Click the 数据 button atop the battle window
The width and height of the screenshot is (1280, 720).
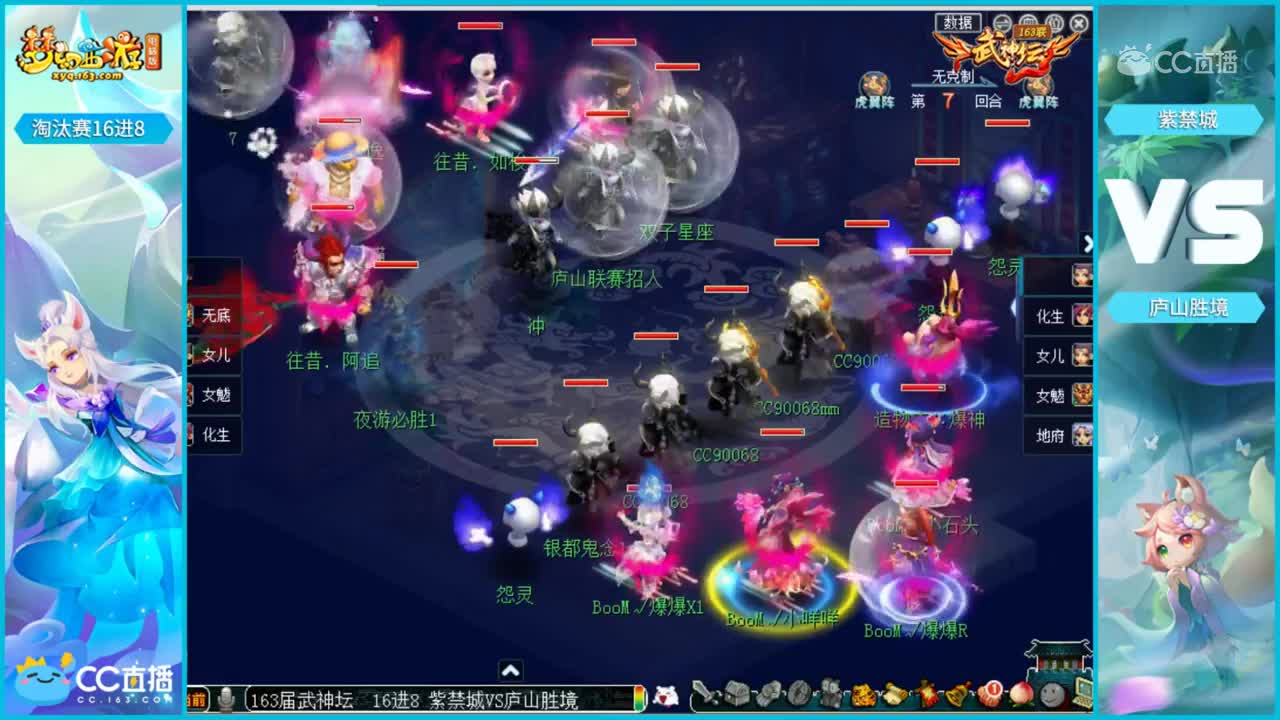pyautogui.click(x=959, y=22)
